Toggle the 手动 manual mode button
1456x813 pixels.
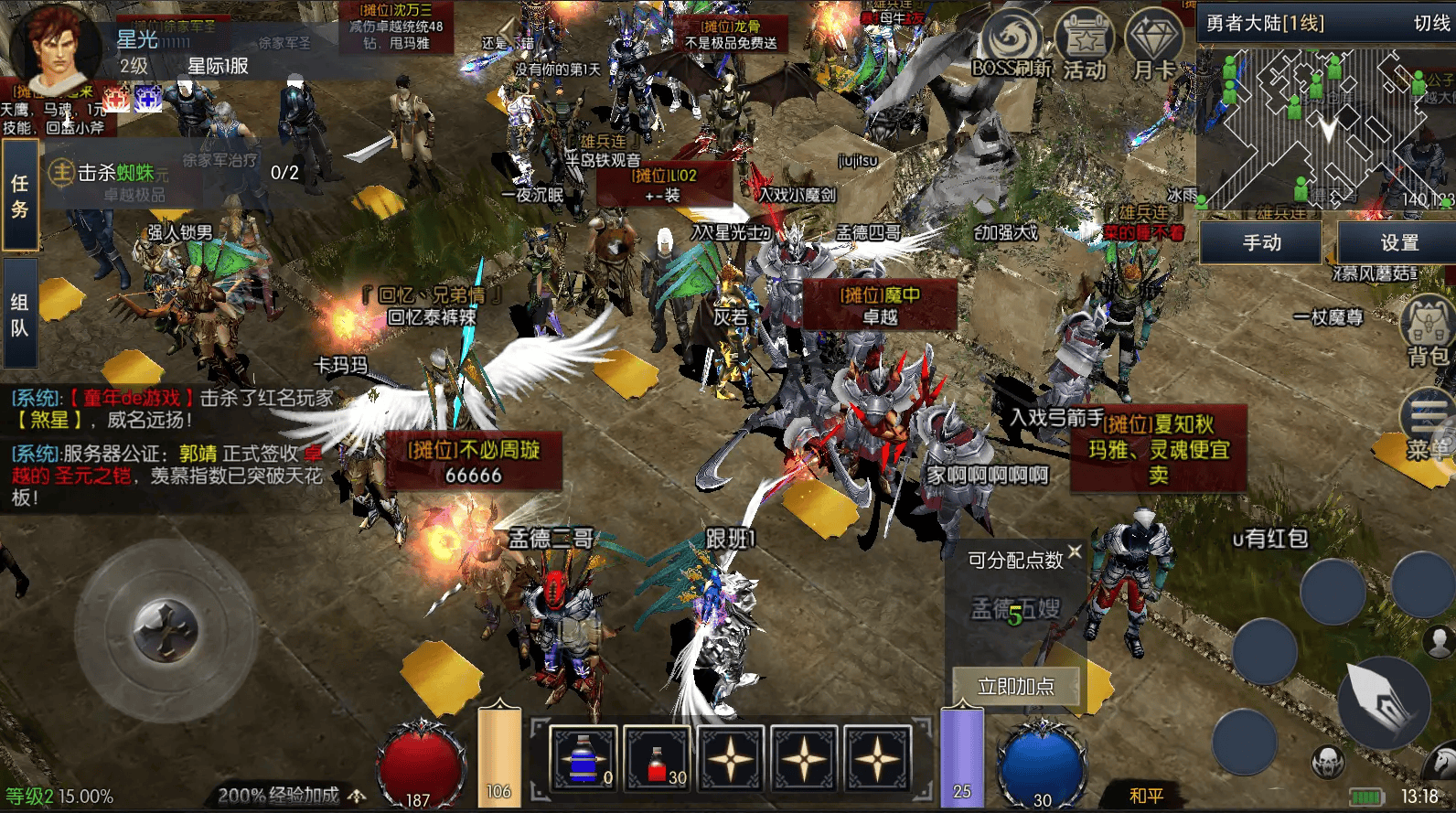1261,242
